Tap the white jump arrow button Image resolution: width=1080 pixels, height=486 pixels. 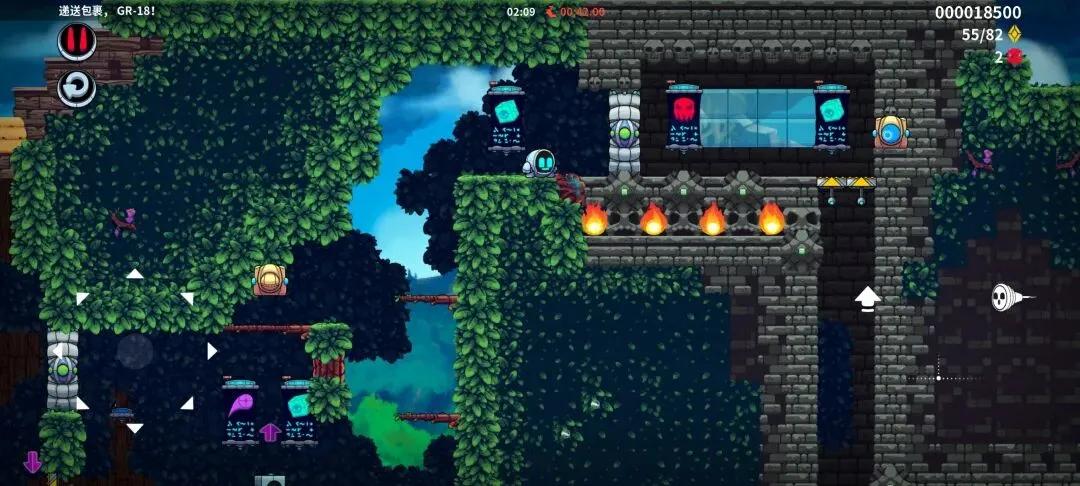(867, 298)
